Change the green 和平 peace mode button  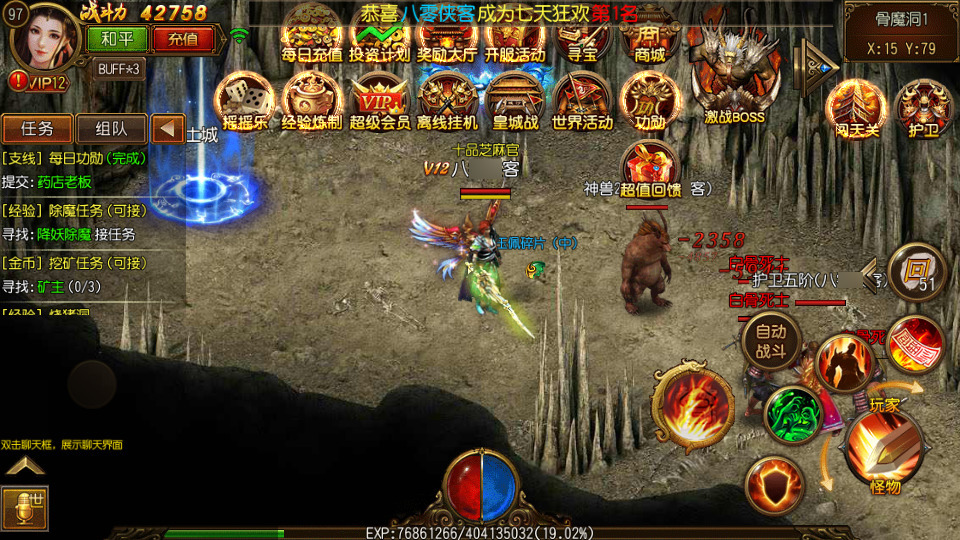[117, 39]
